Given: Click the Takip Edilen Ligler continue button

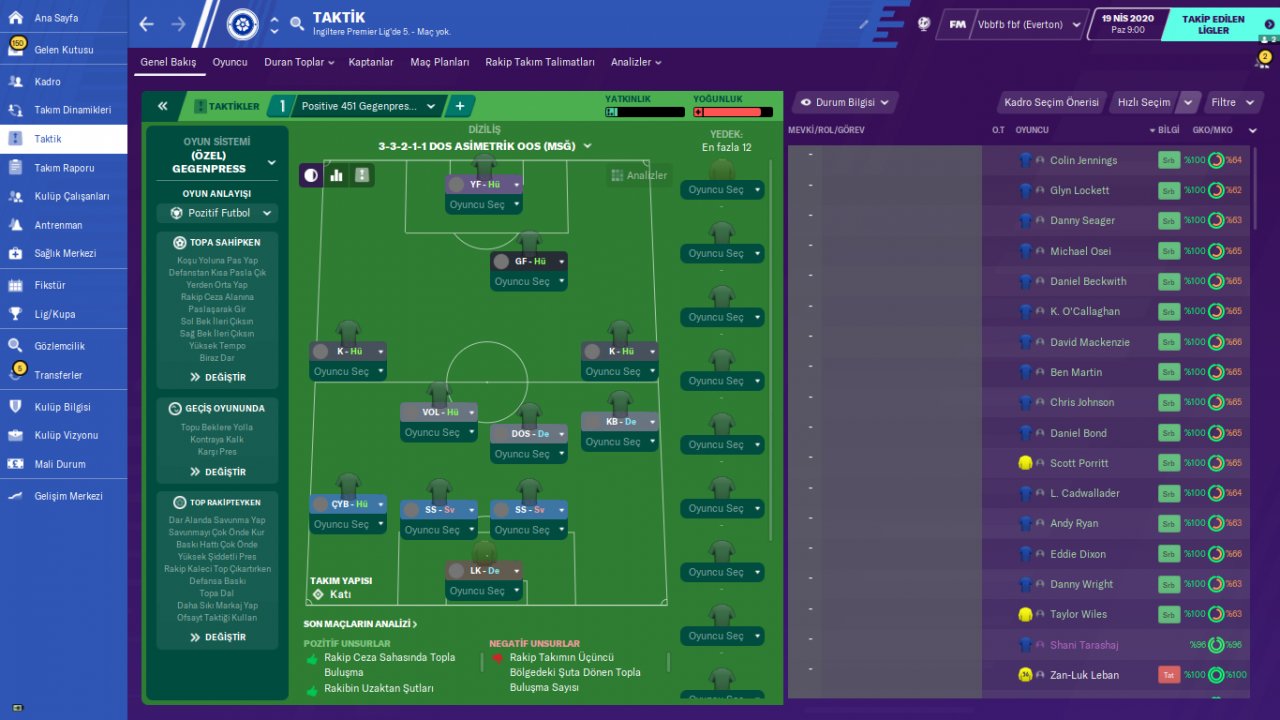Looking at the screenshot, I should (1214, 25).
